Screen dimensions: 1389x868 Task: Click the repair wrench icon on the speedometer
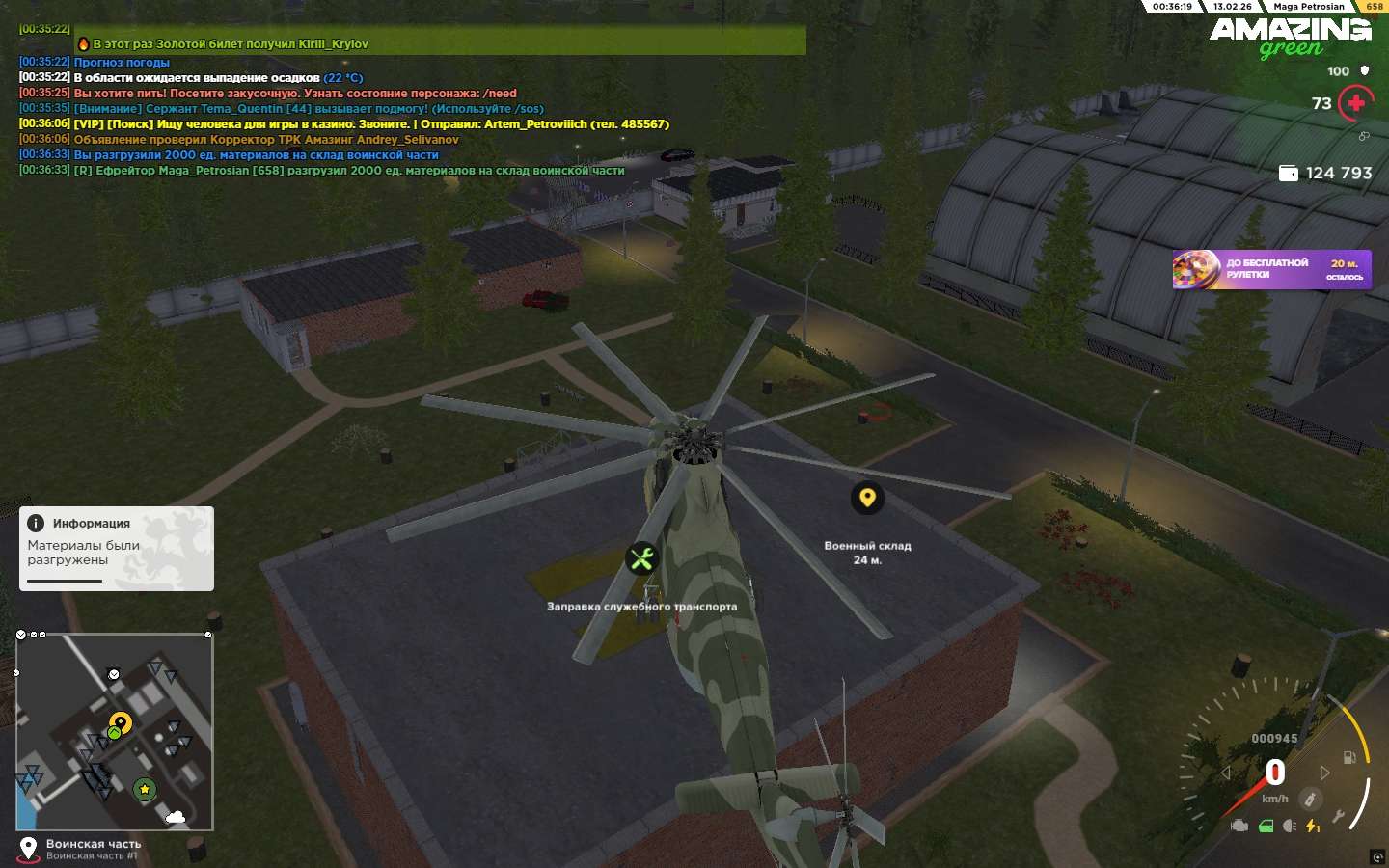coord(1339,817)
